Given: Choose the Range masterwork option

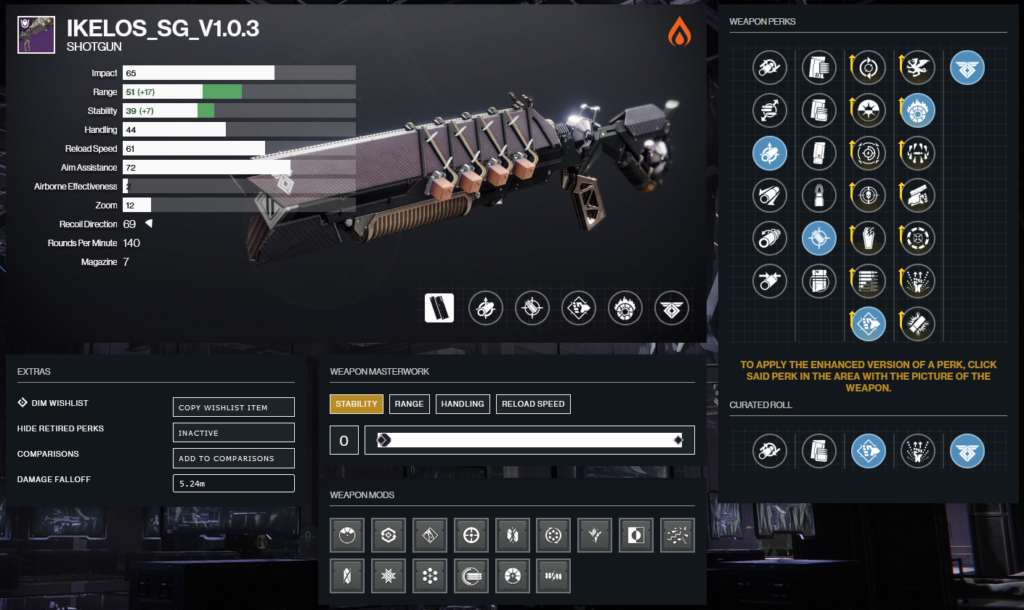Looking at the screenshot, I should click(409, 404).
